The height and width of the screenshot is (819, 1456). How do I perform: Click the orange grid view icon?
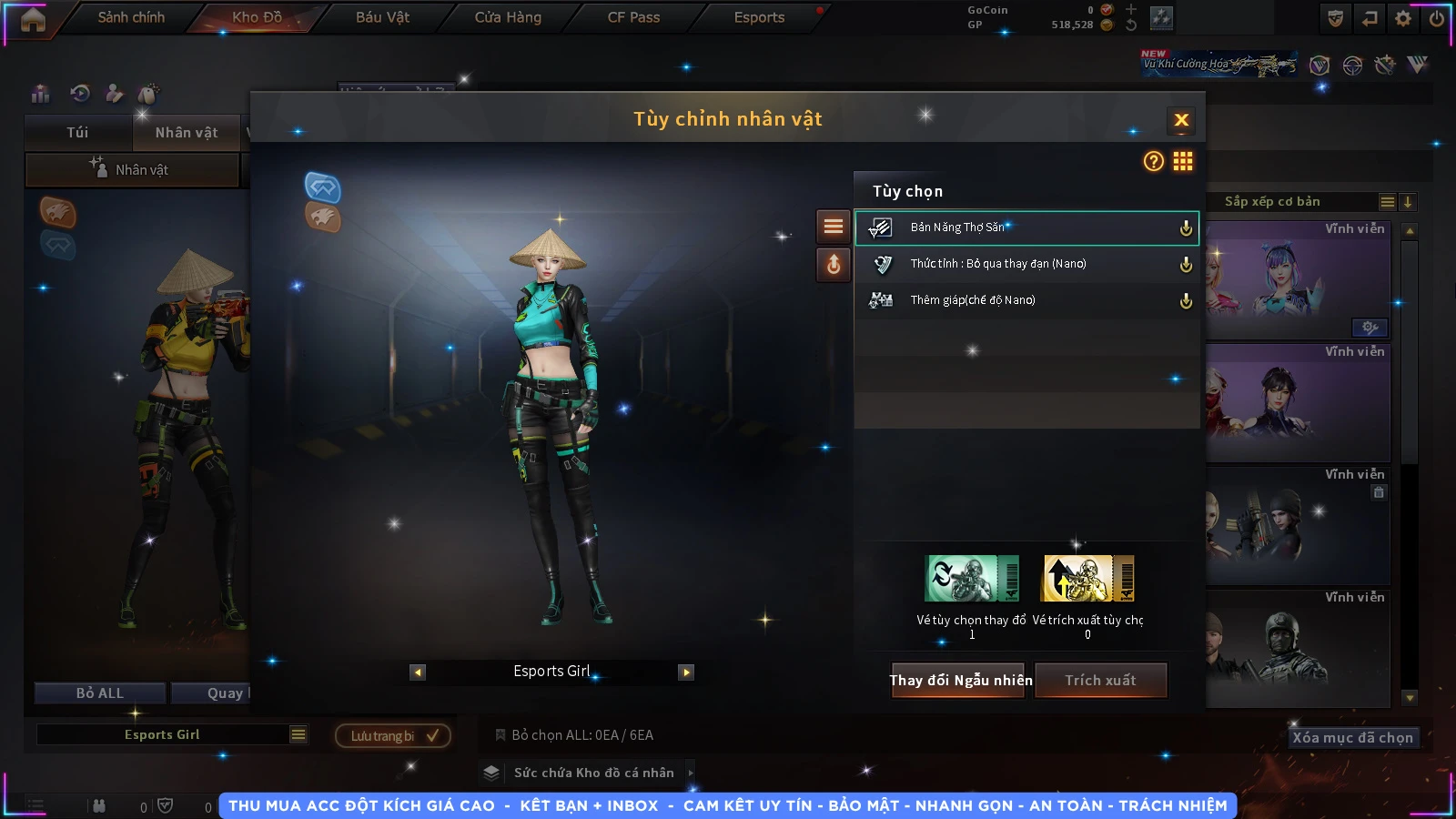pyautogui.click(x=1183, y=162)
